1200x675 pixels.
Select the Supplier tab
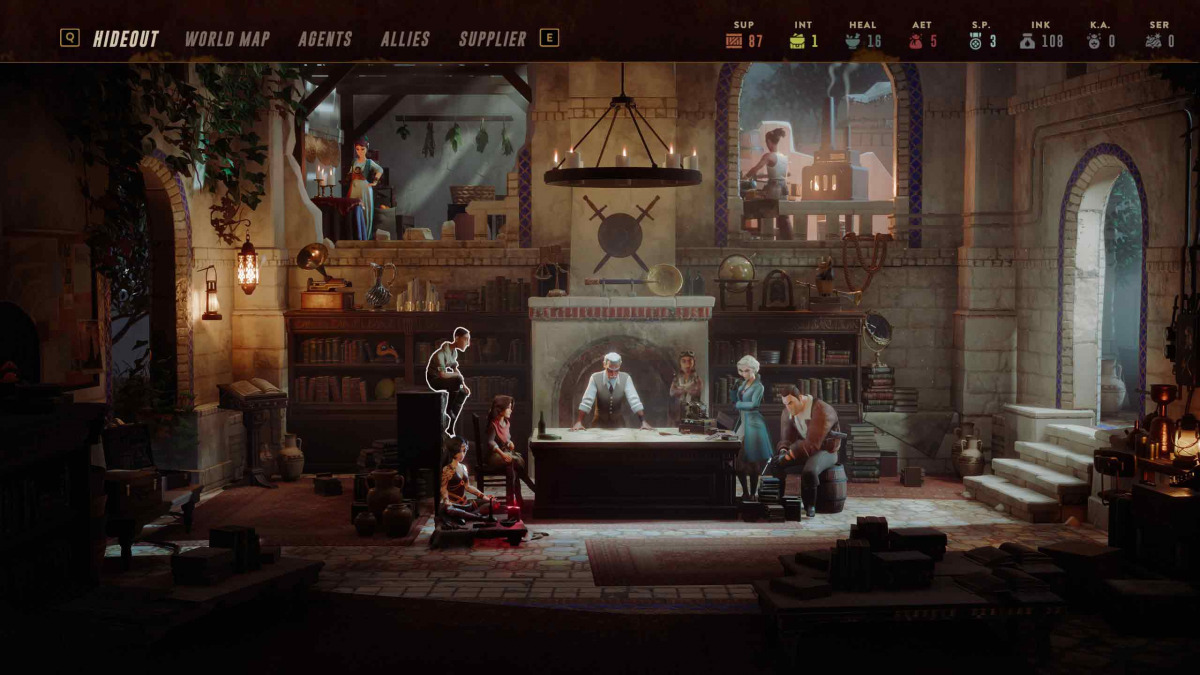tap(492, 39)
